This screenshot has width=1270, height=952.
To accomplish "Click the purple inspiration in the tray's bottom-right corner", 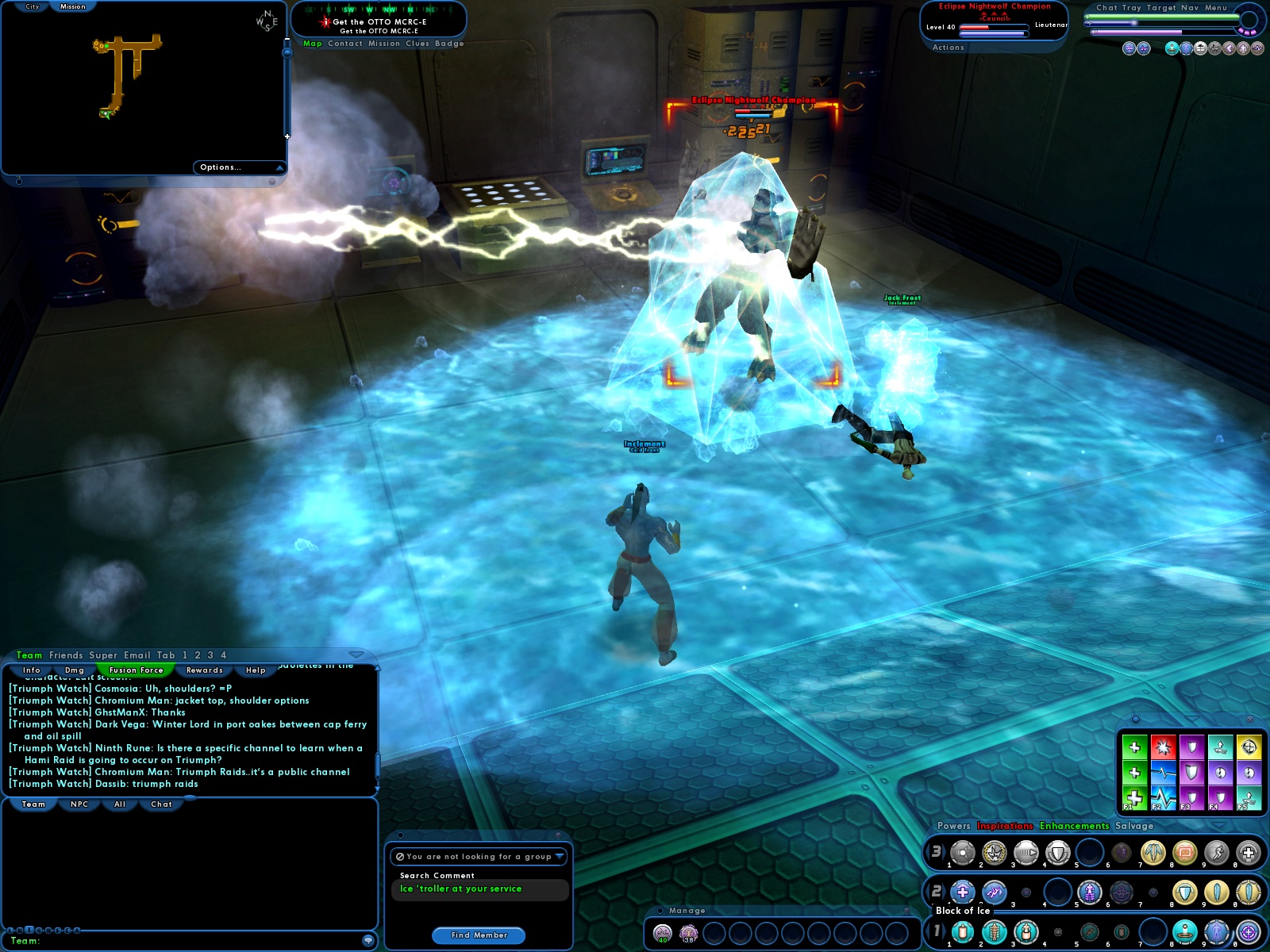I will (x=1220, y=799).
